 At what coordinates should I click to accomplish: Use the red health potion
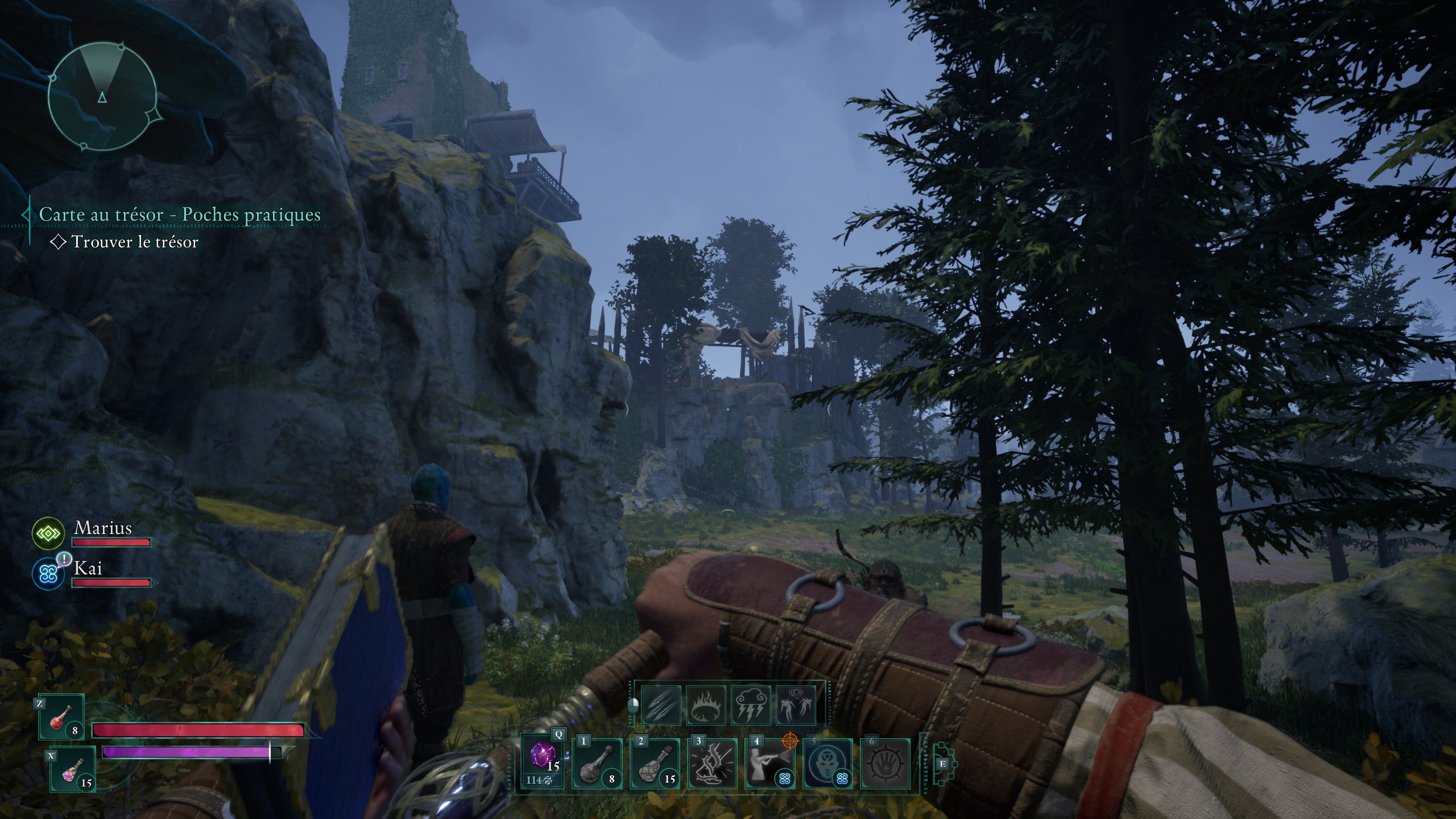coord(61,718)
